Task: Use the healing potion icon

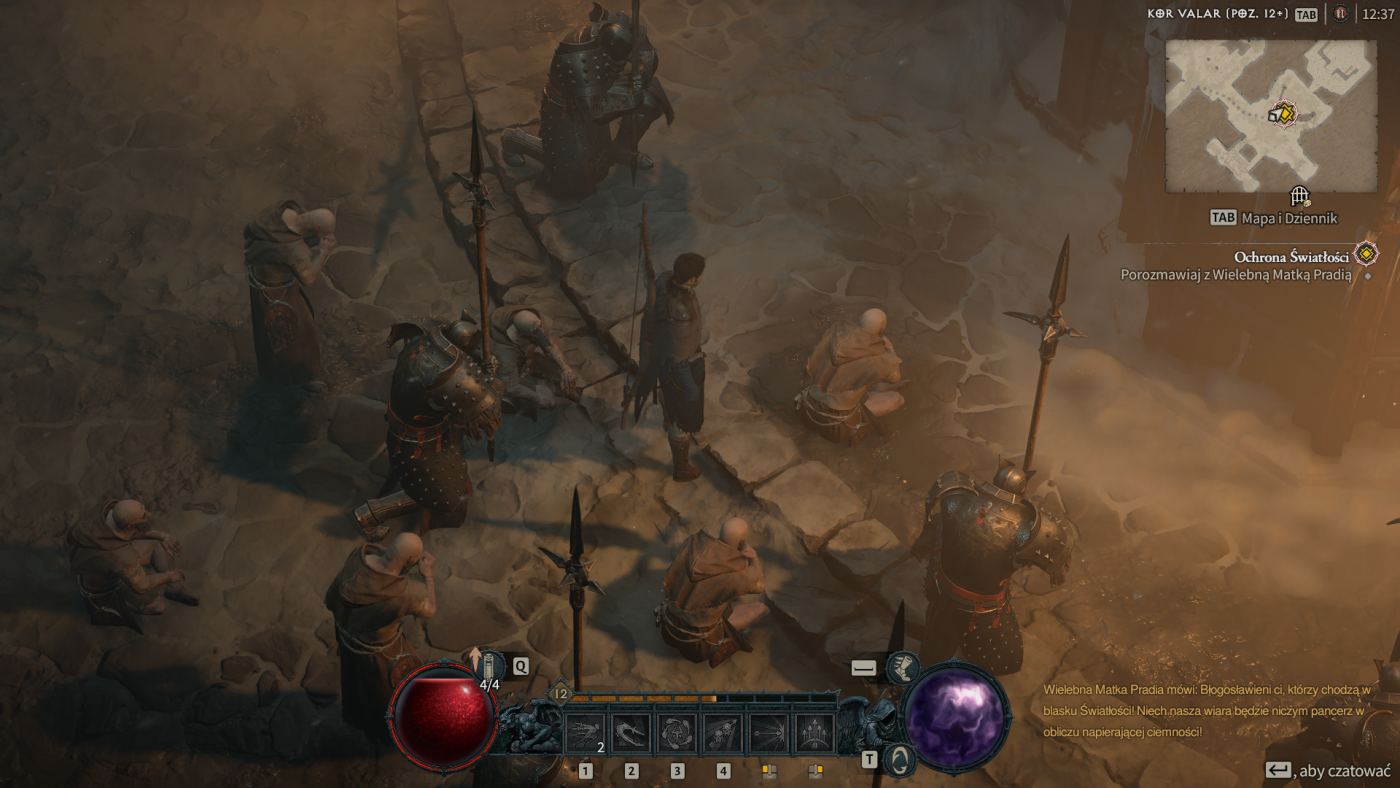Action: (491, 665)
